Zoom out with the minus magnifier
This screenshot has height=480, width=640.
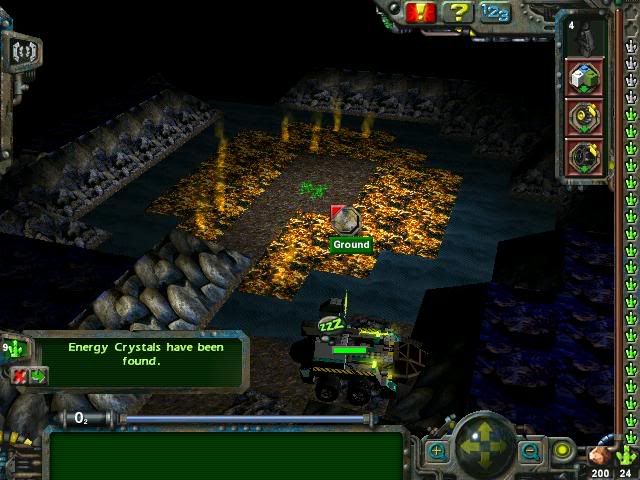pos(530,452)
